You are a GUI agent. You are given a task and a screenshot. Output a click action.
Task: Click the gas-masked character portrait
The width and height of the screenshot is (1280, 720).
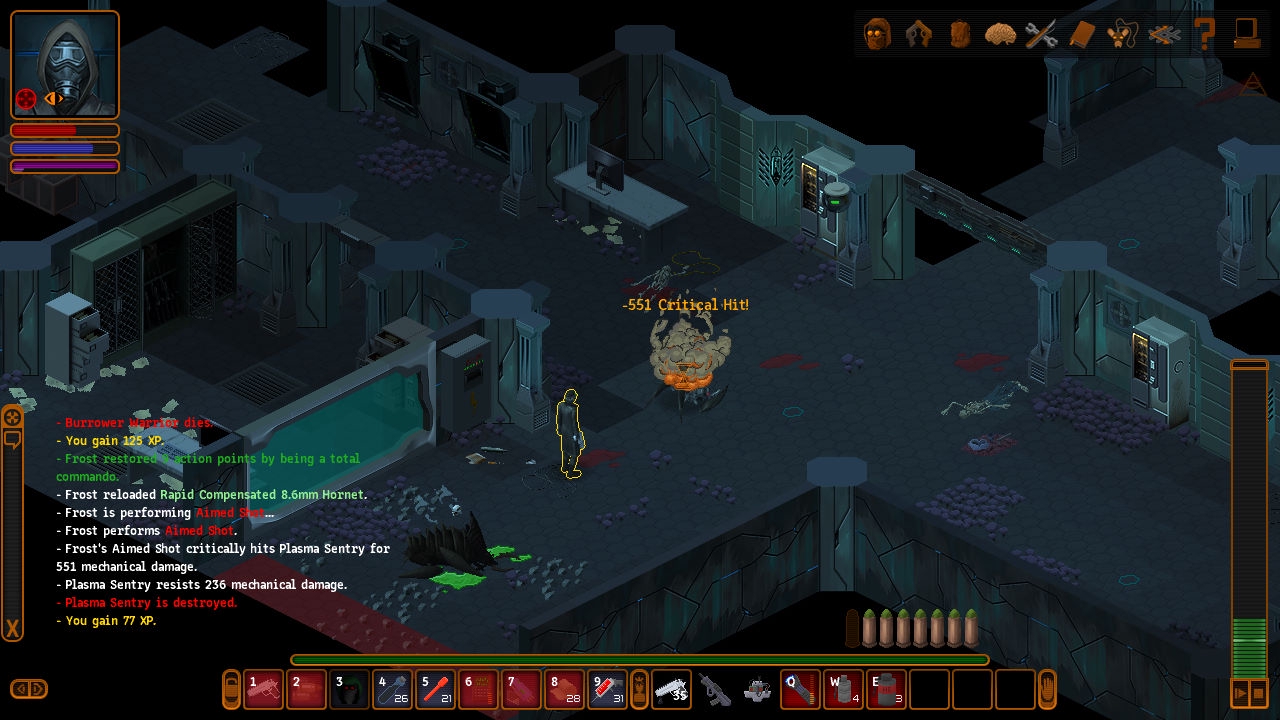point(65,64)
